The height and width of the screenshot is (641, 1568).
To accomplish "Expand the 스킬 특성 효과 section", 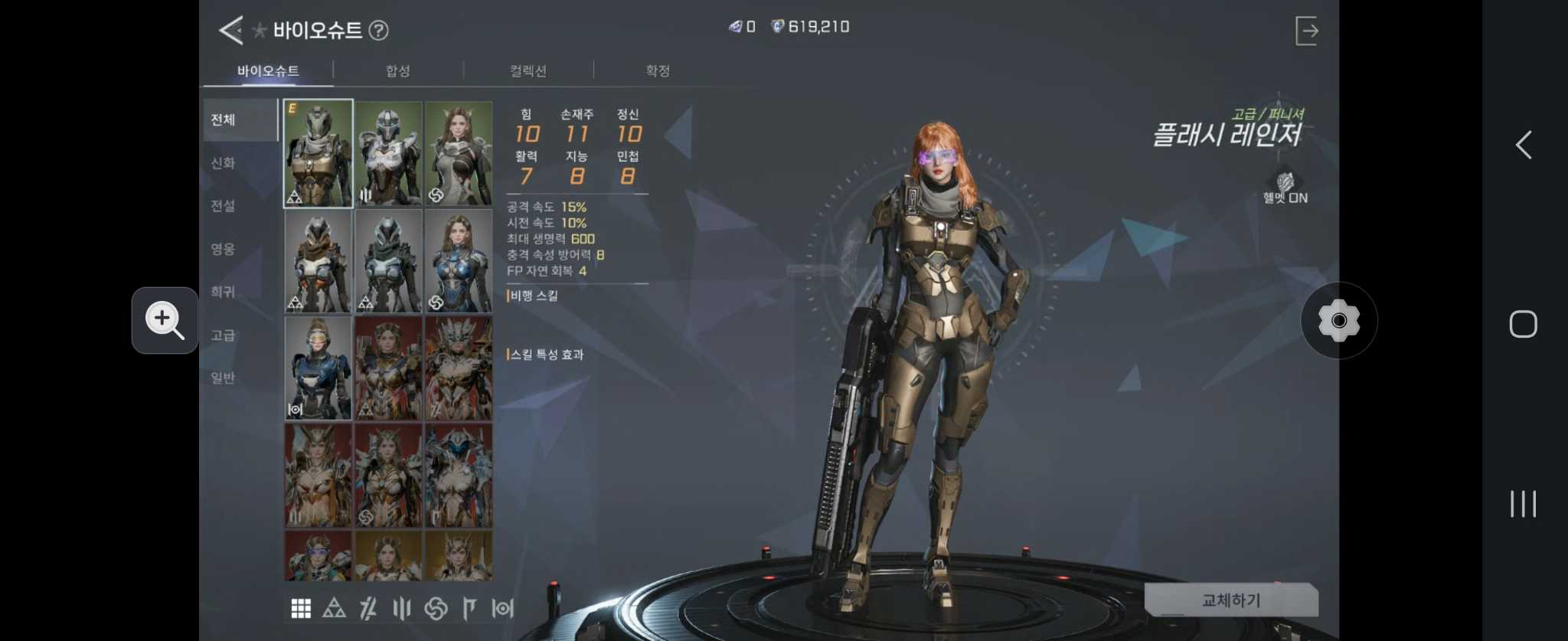I will click(x=547, y=354).
